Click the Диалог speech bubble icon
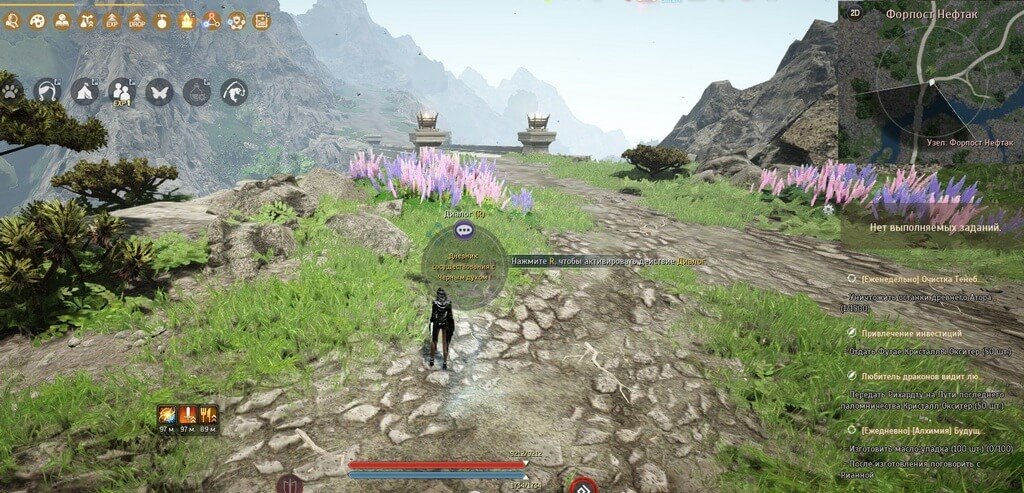The height and width of the screenshot is (493, 1024). pos(464,230)
